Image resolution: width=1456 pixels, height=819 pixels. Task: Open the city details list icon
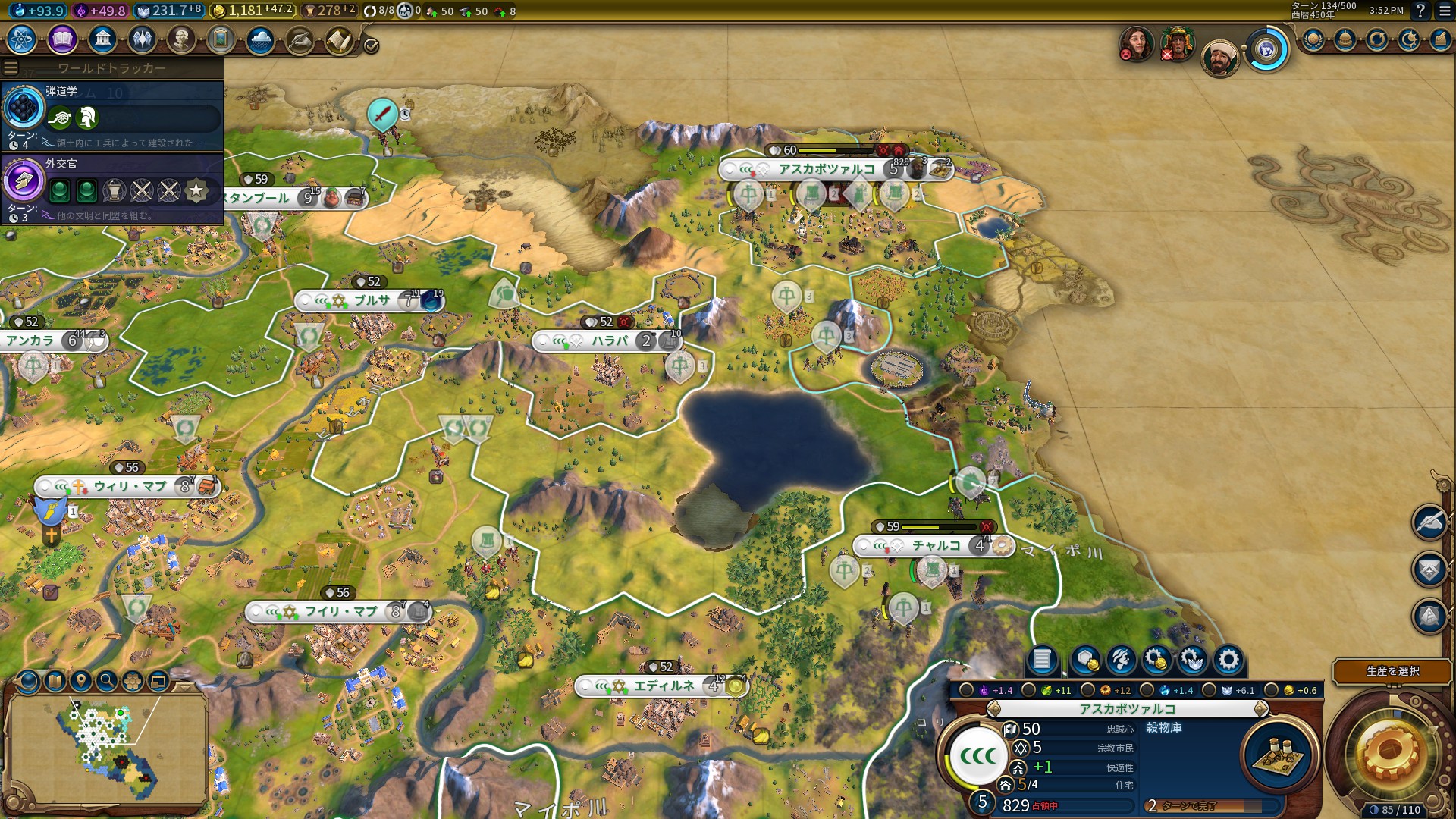click(x=1042, y=660)
